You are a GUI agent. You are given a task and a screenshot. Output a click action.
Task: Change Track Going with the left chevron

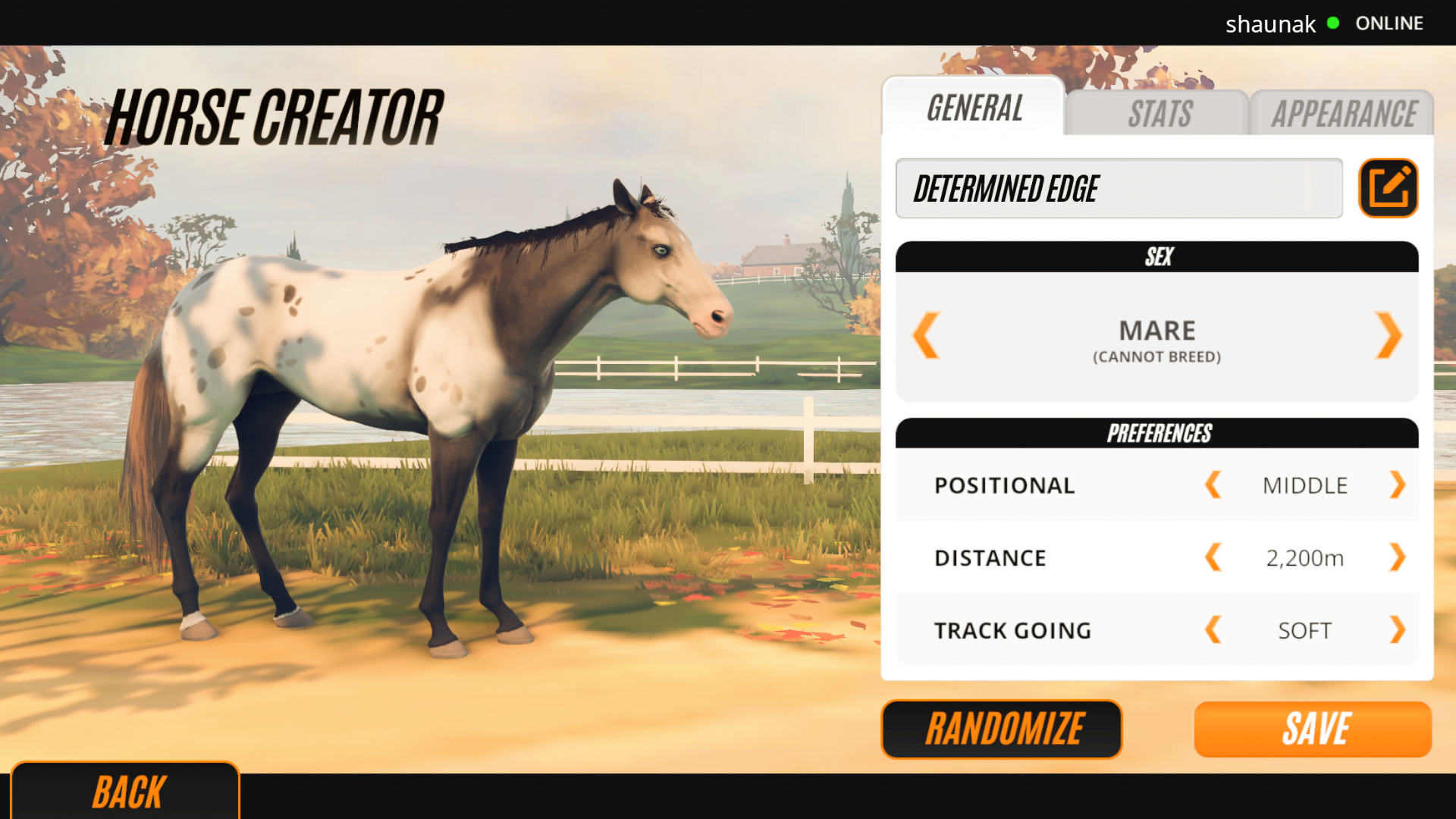click(x=1213, y=629)
